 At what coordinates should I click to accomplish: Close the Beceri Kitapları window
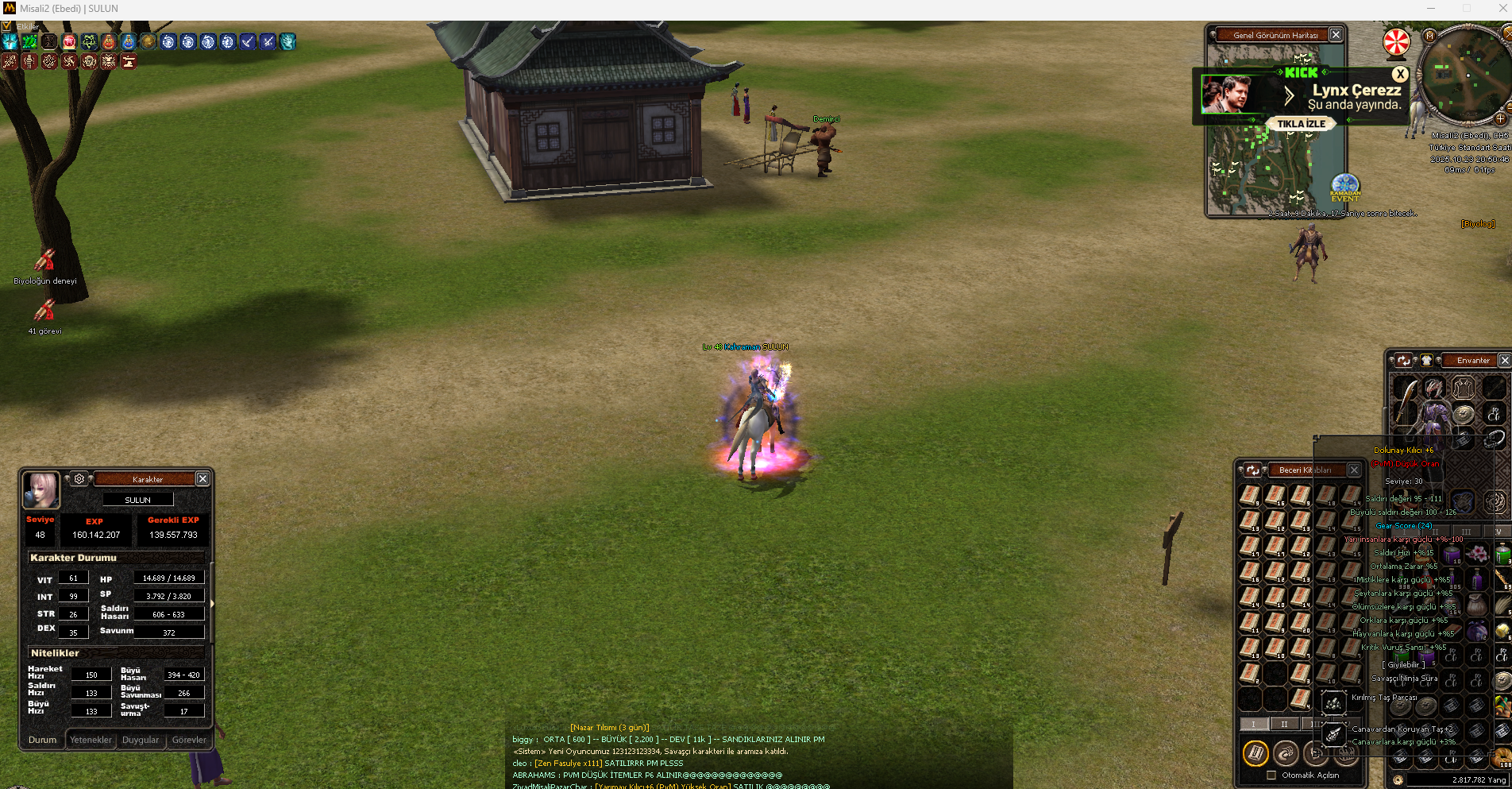tap(1354, 470)
